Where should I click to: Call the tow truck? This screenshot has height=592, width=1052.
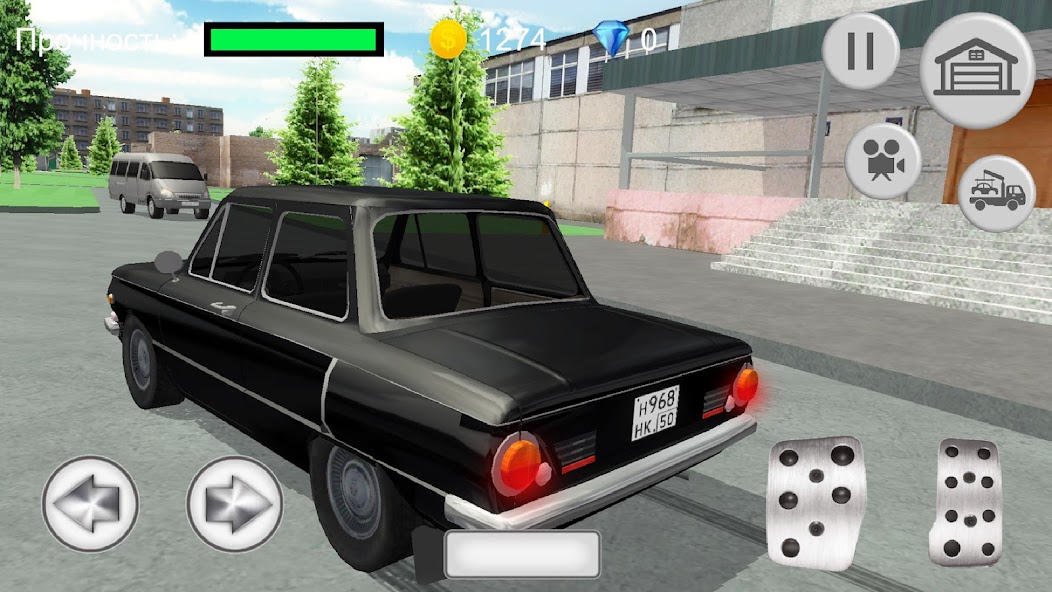pyautogui.click(x=996, y=194)
